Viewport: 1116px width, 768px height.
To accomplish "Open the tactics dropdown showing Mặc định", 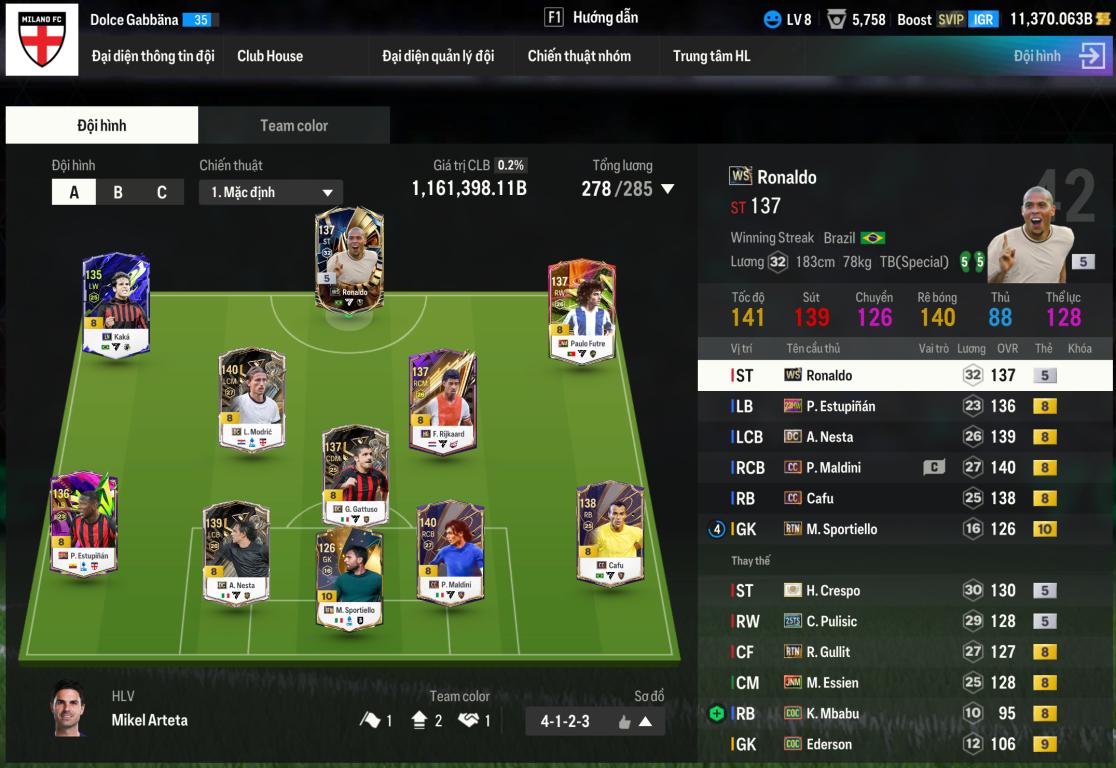I will [271, 192].
